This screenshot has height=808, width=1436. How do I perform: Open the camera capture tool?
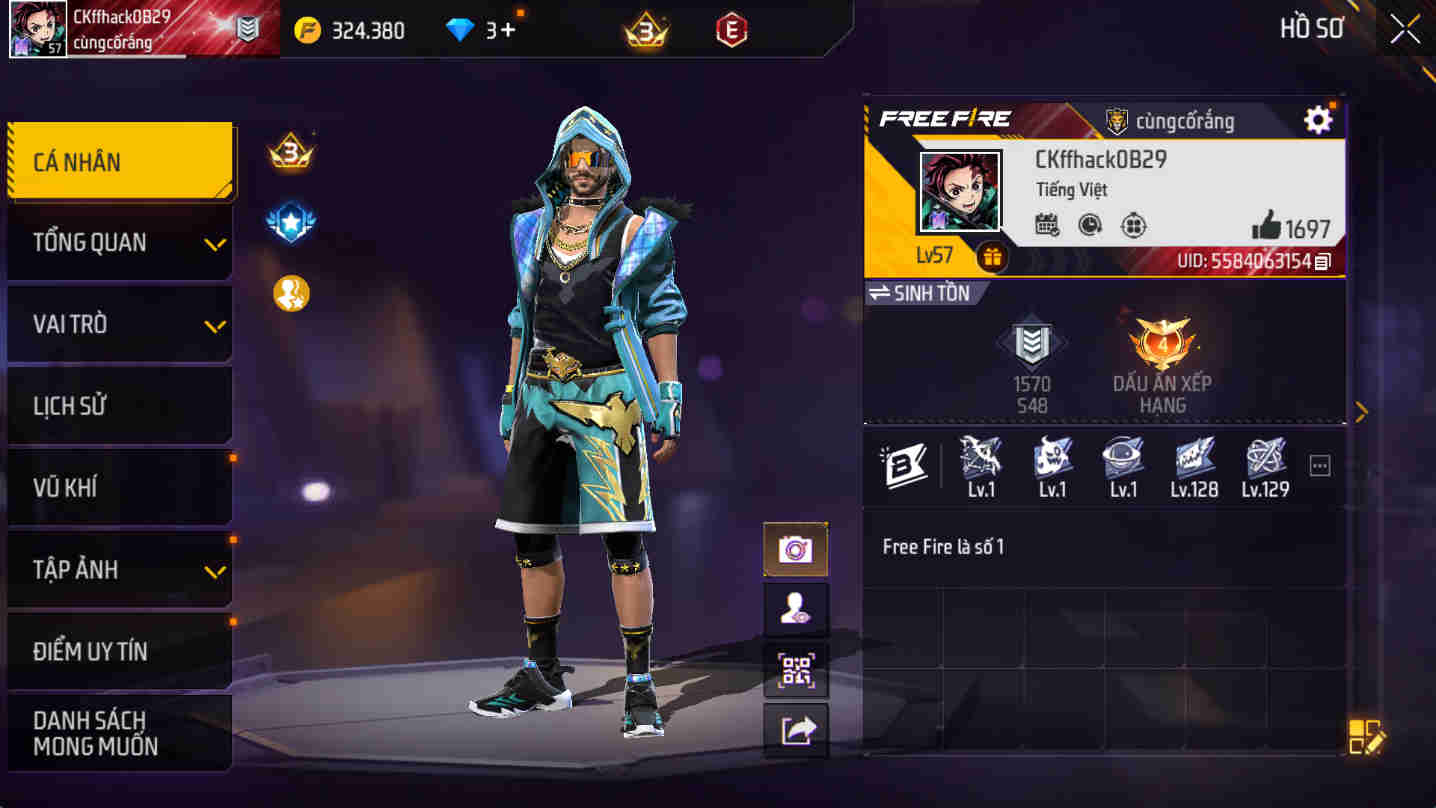795,549
